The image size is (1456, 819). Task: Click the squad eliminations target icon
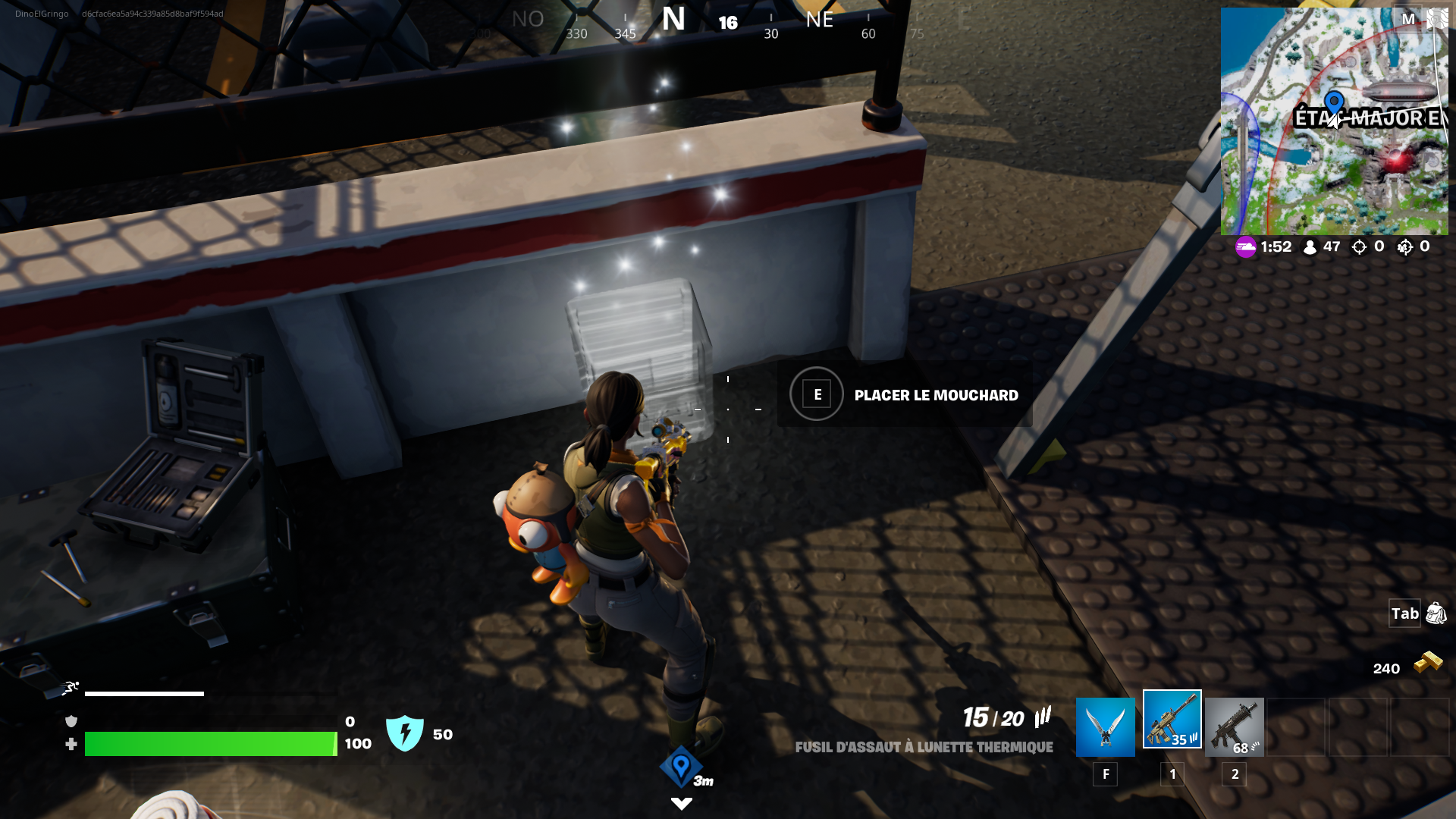coord(1407,246)
